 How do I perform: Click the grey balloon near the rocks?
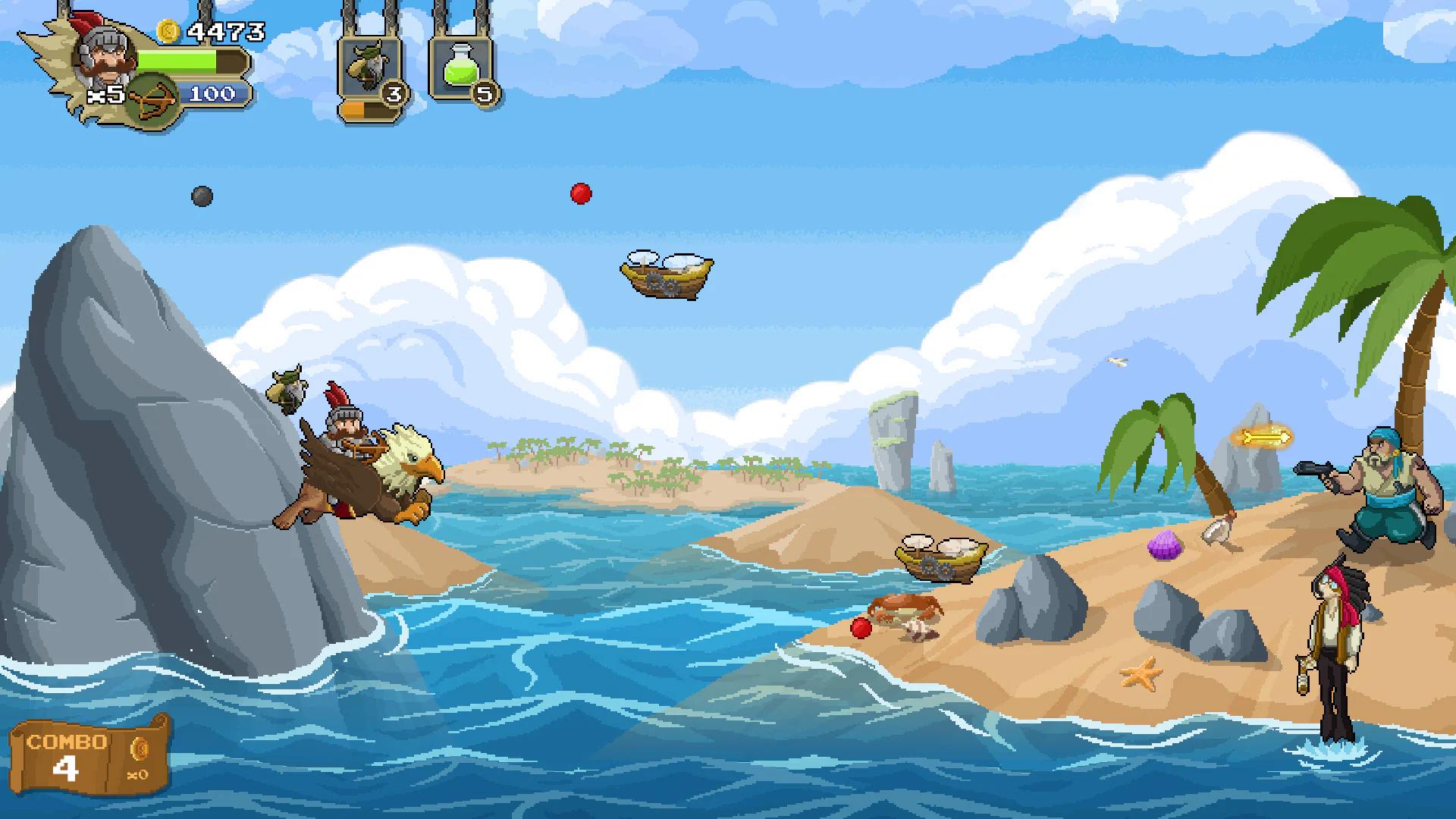202,194
